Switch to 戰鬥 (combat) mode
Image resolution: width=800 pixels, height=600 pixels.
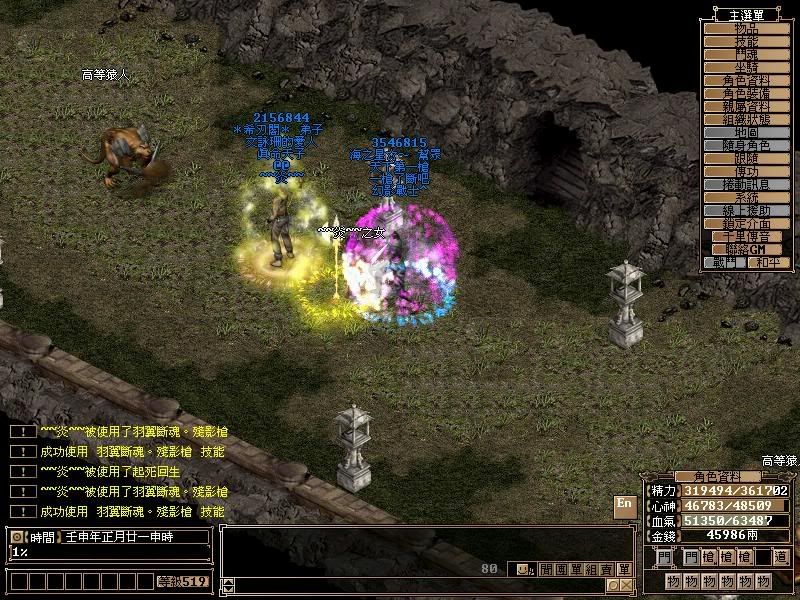(x=724, y=262)
